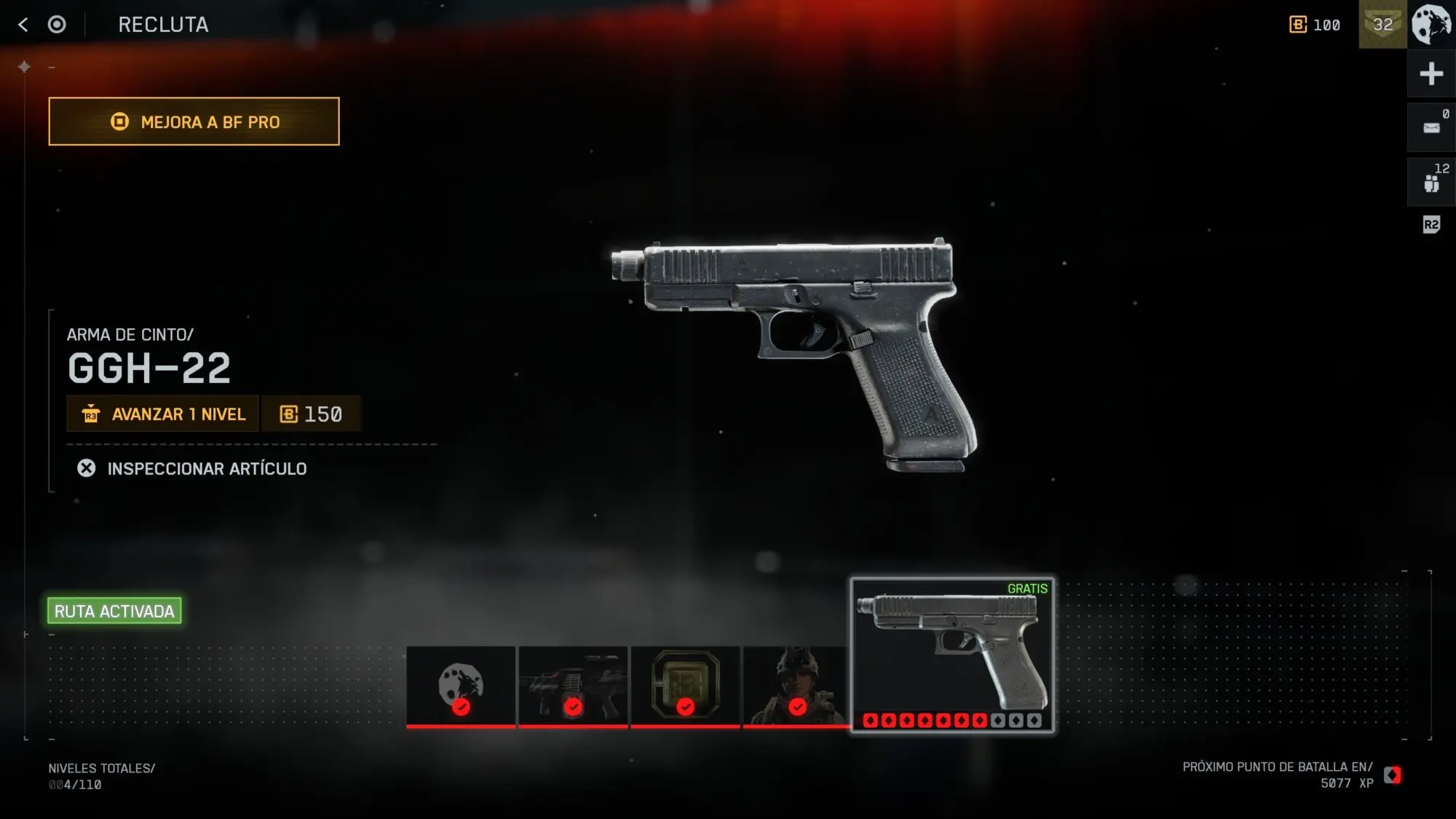
Task: Upgrade with Mejora a BF Pro button
Action: tap(194, 122)
